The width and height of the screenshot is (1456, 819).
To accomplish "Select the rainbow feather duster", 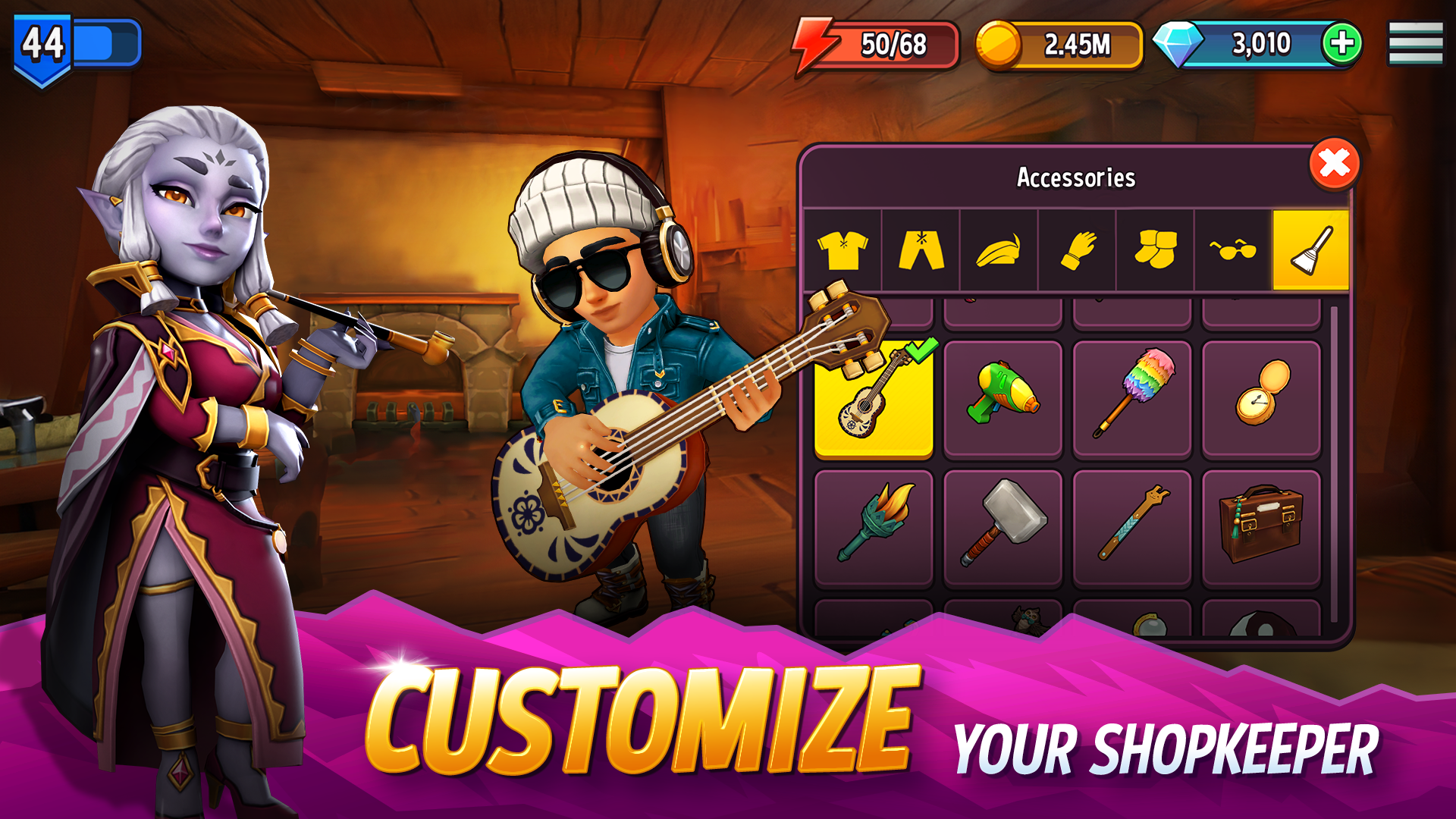I will tap(1132, 398).
